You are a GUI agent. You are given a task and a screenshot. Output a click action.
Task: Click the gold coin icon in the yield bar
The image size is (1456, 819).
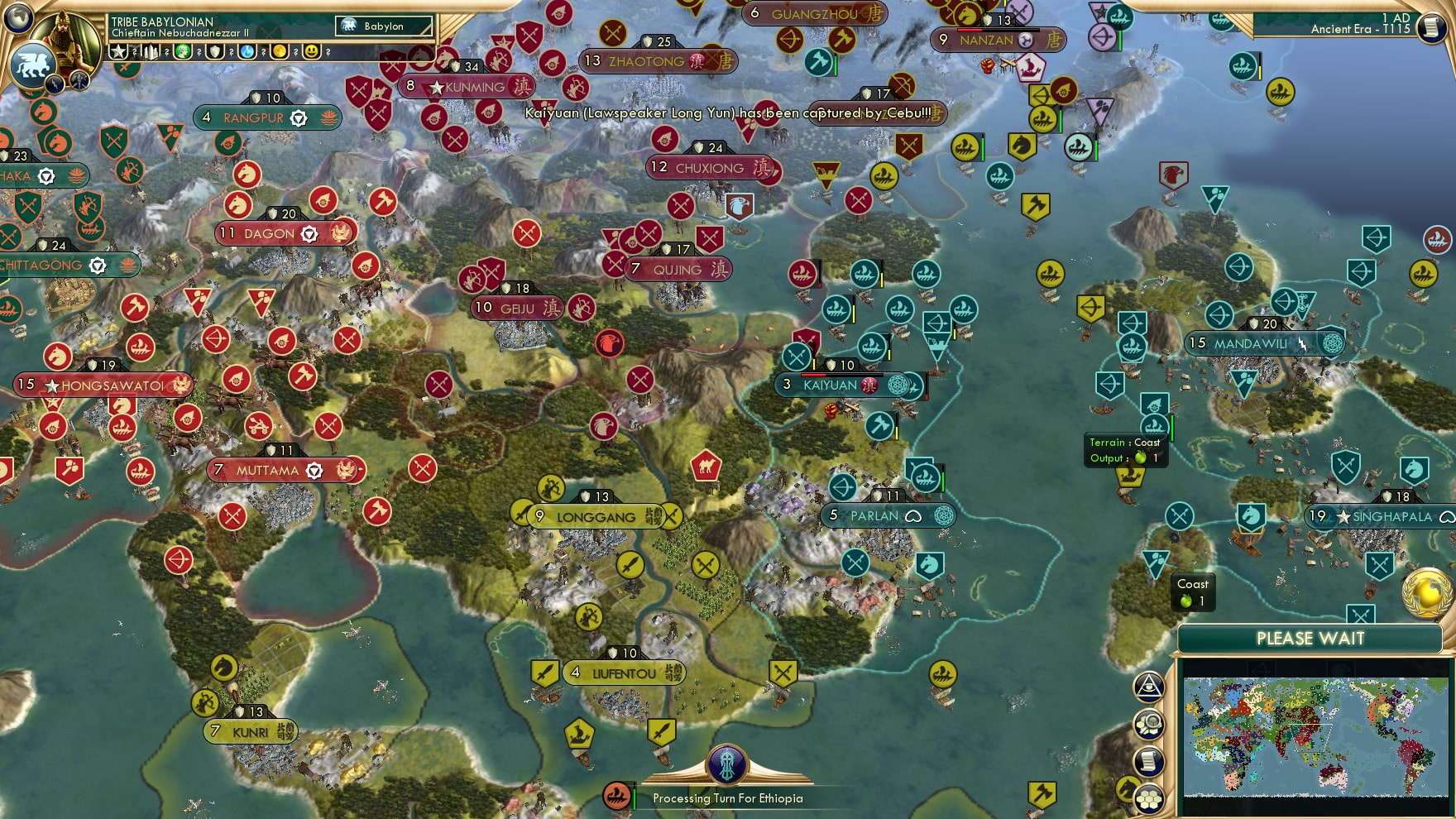[281, 51]
